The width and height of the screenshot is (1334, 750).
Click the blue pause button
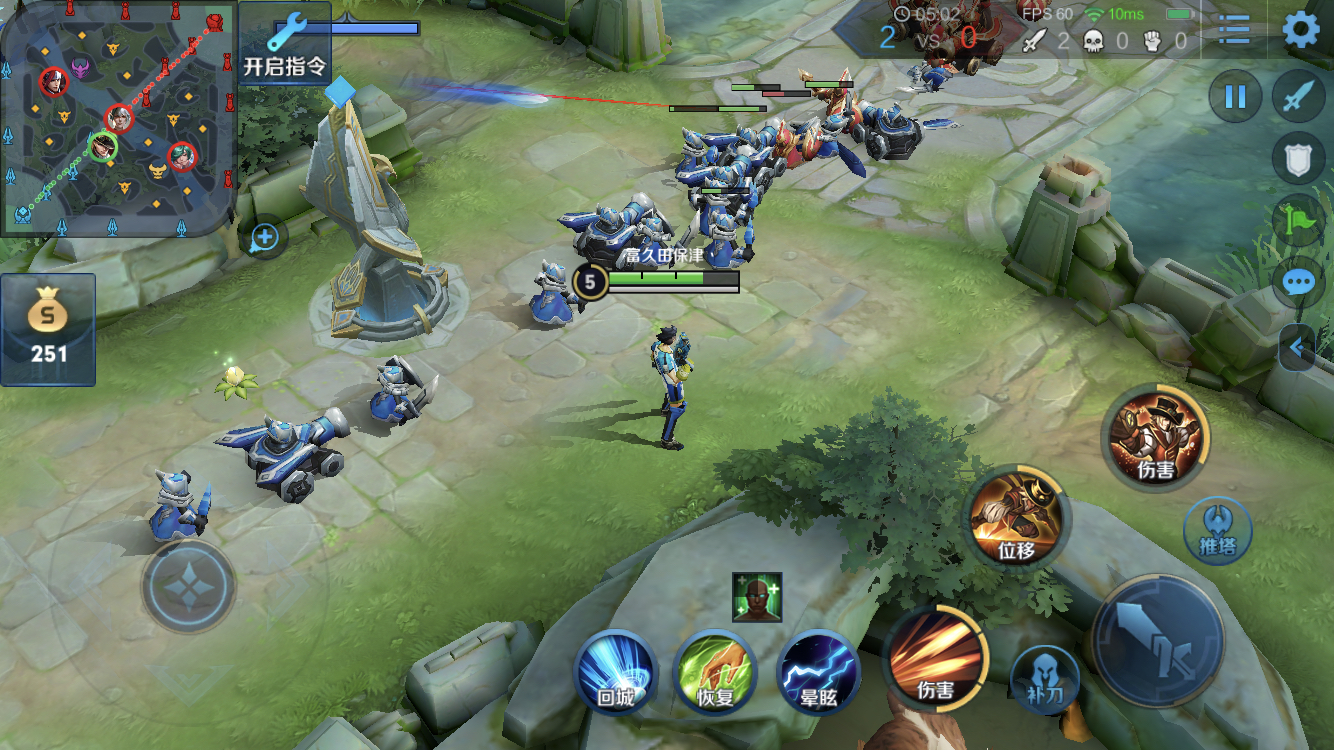[x=1235, y=97]
